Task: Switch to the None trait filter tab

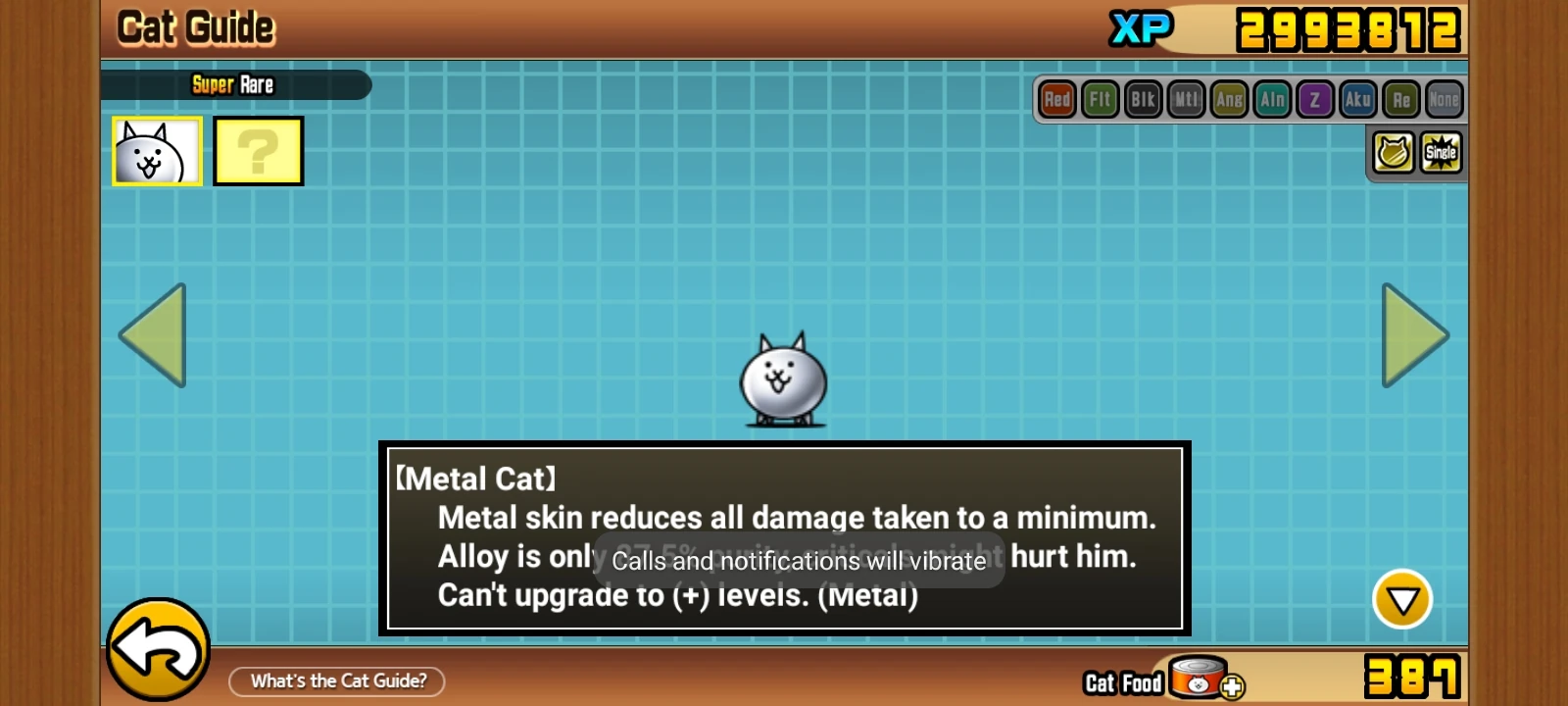Action: 1444,98
